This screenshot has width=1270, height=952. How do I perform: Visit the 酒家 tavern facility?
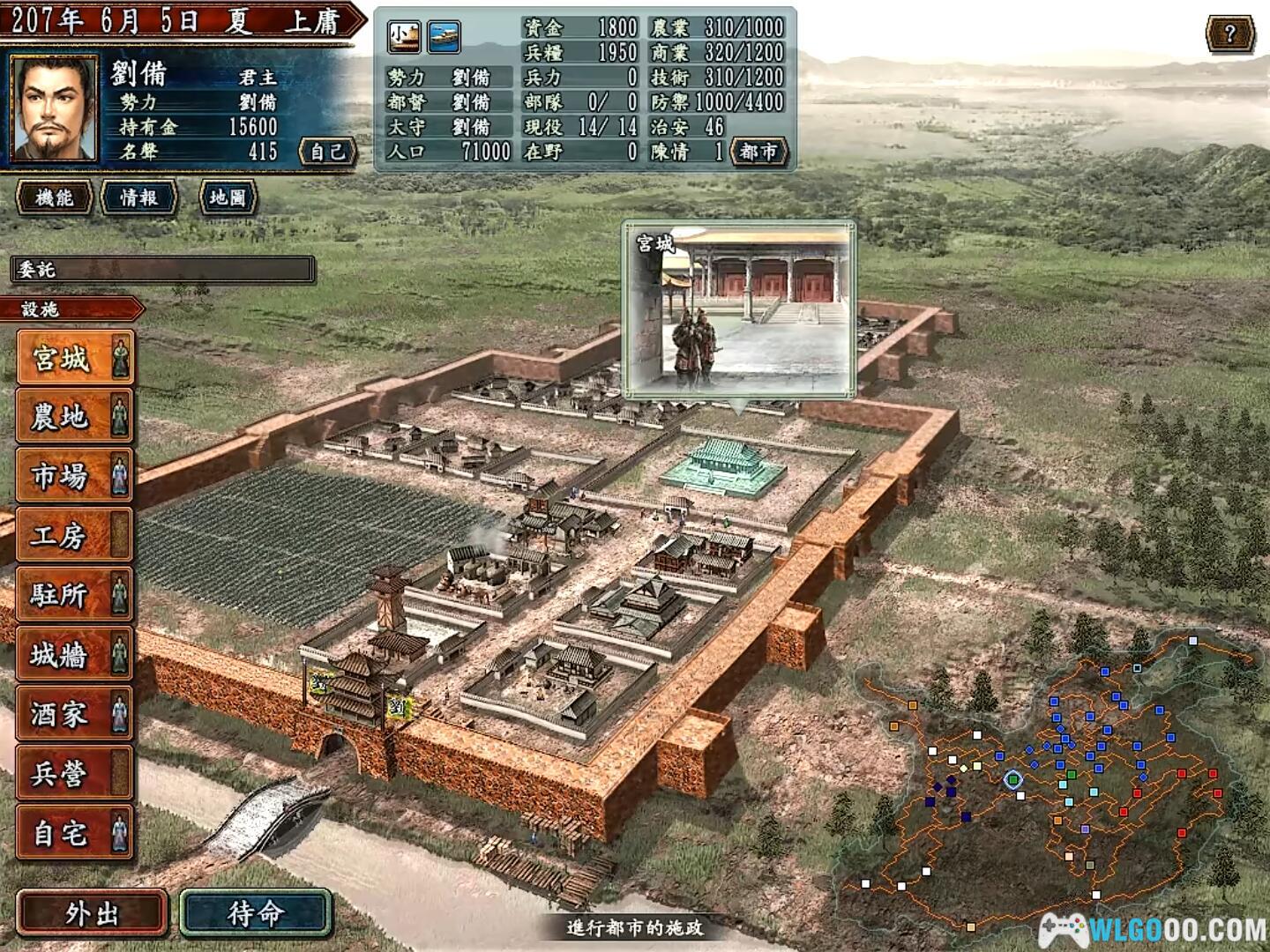pyautogui.click(x=74, y=714)
